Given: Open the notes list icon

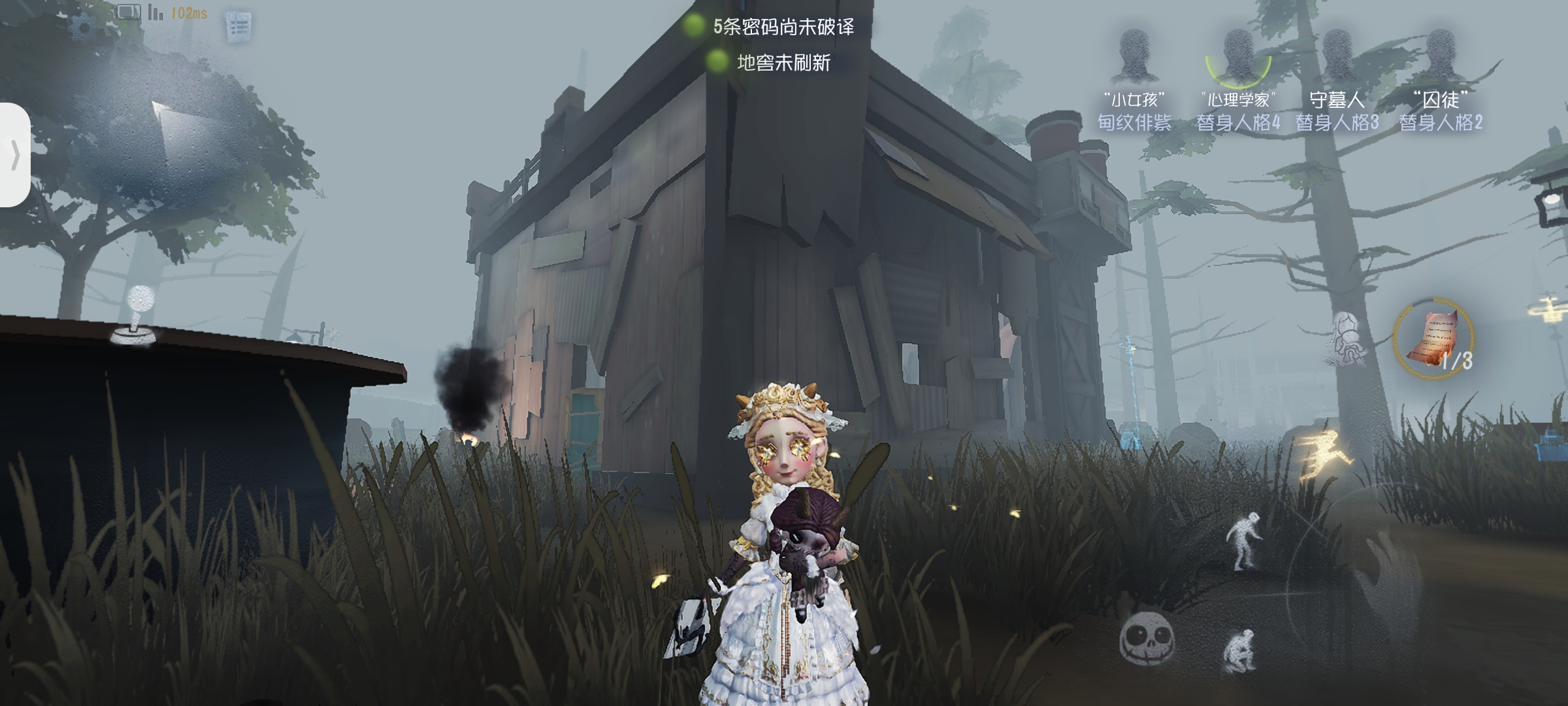Looking at the screenshot, I should 238,27.
